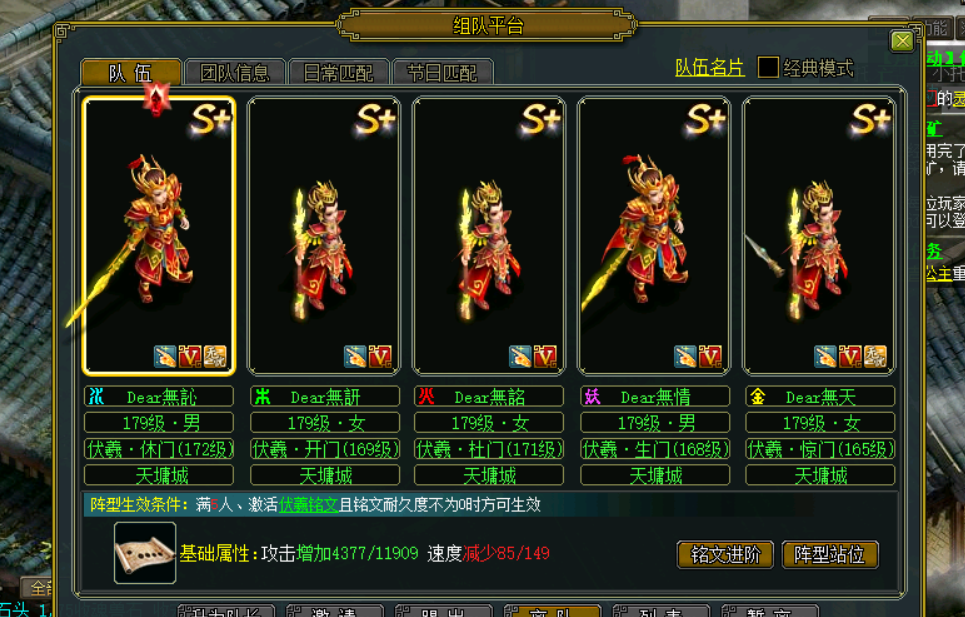This screenshot has height=617, width=965.
Task: Toggle the 经典模式 checkbox
Action: pyautogui.click(x=768, y=68)
